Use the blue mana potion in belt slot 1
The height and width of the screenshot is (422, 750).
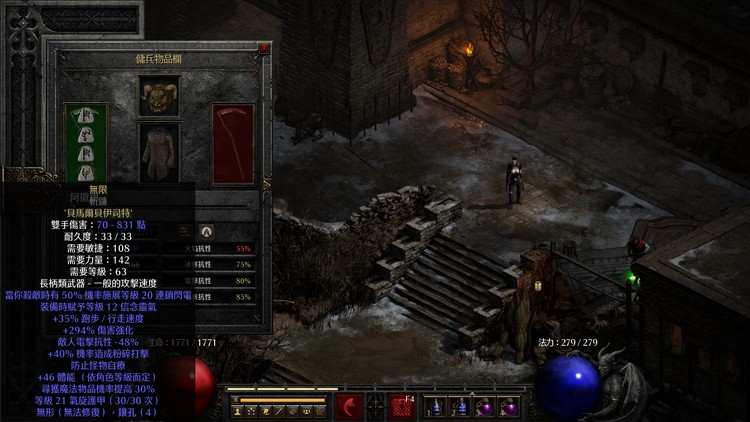[436, 407]
